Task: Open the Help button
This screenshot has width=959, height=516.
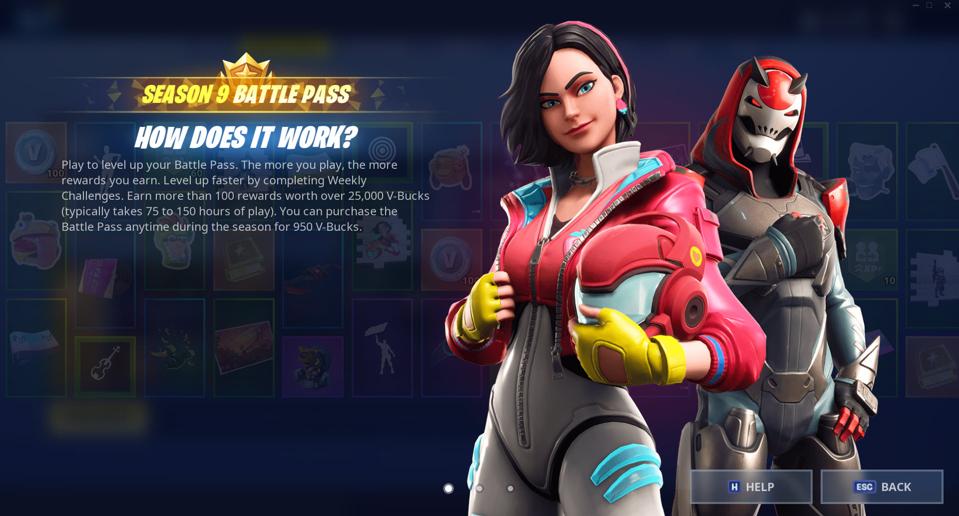Action: click(751, 487)
